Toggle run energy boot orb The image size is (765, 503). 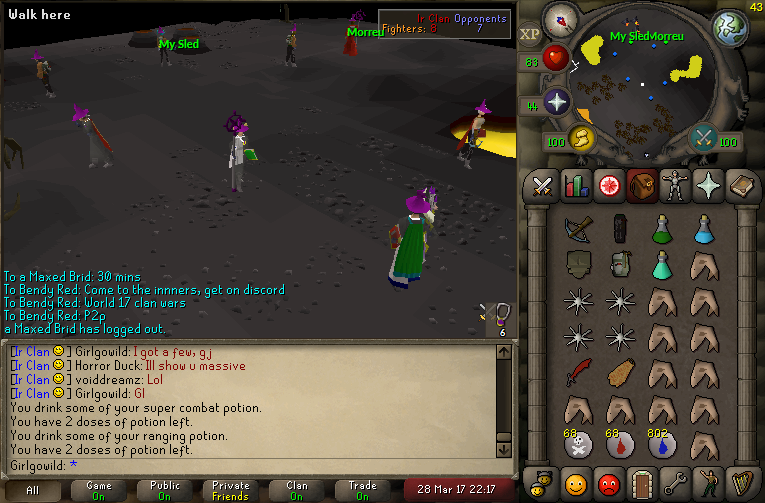[x=581, y=137]
